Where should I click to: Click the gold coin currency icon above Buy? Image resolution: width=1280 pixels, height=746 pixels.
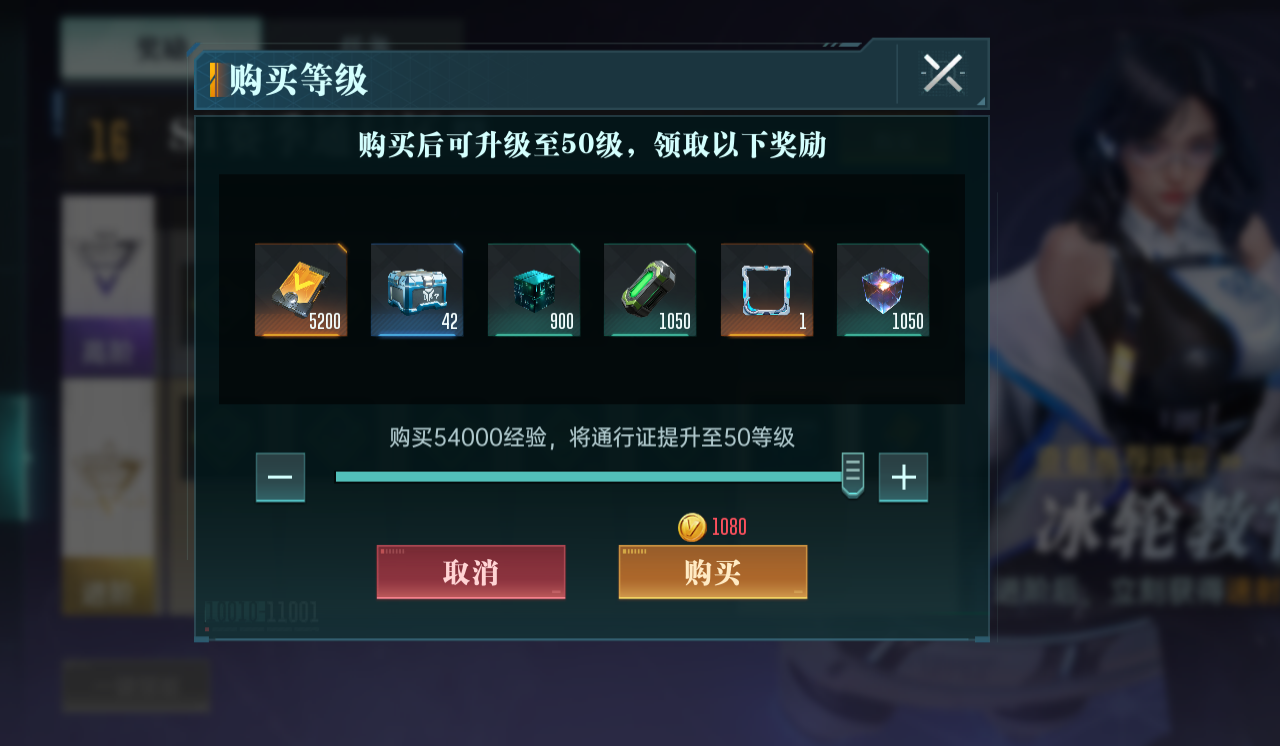pos(692,526)
